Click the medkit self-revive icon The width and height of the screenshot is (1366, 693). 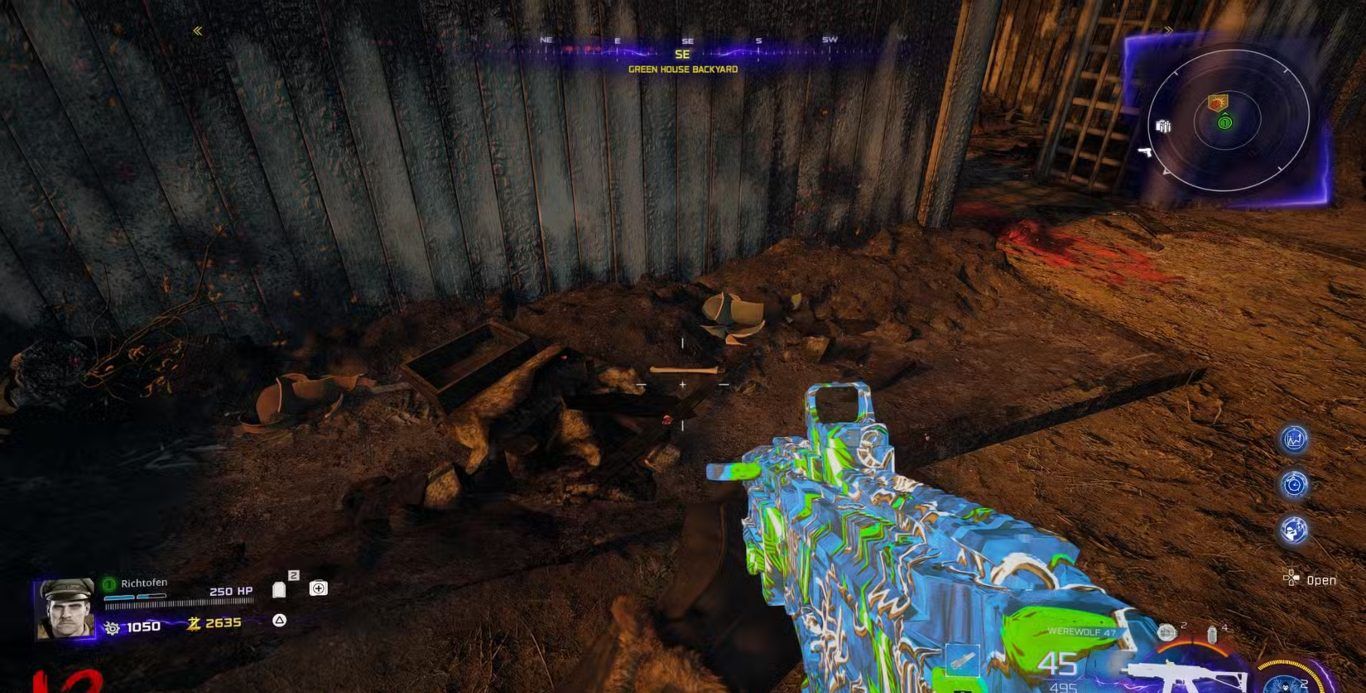tap(318, 588)
